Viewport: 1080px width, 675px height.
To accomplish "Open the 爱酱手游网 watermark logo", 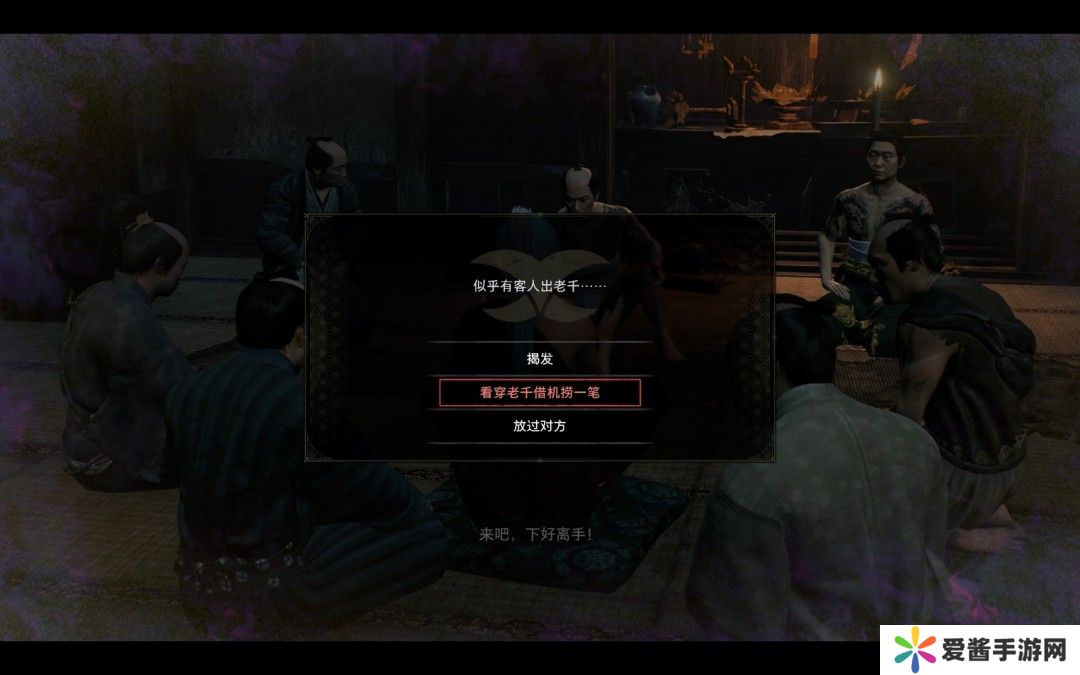I will tap(978, 650).
